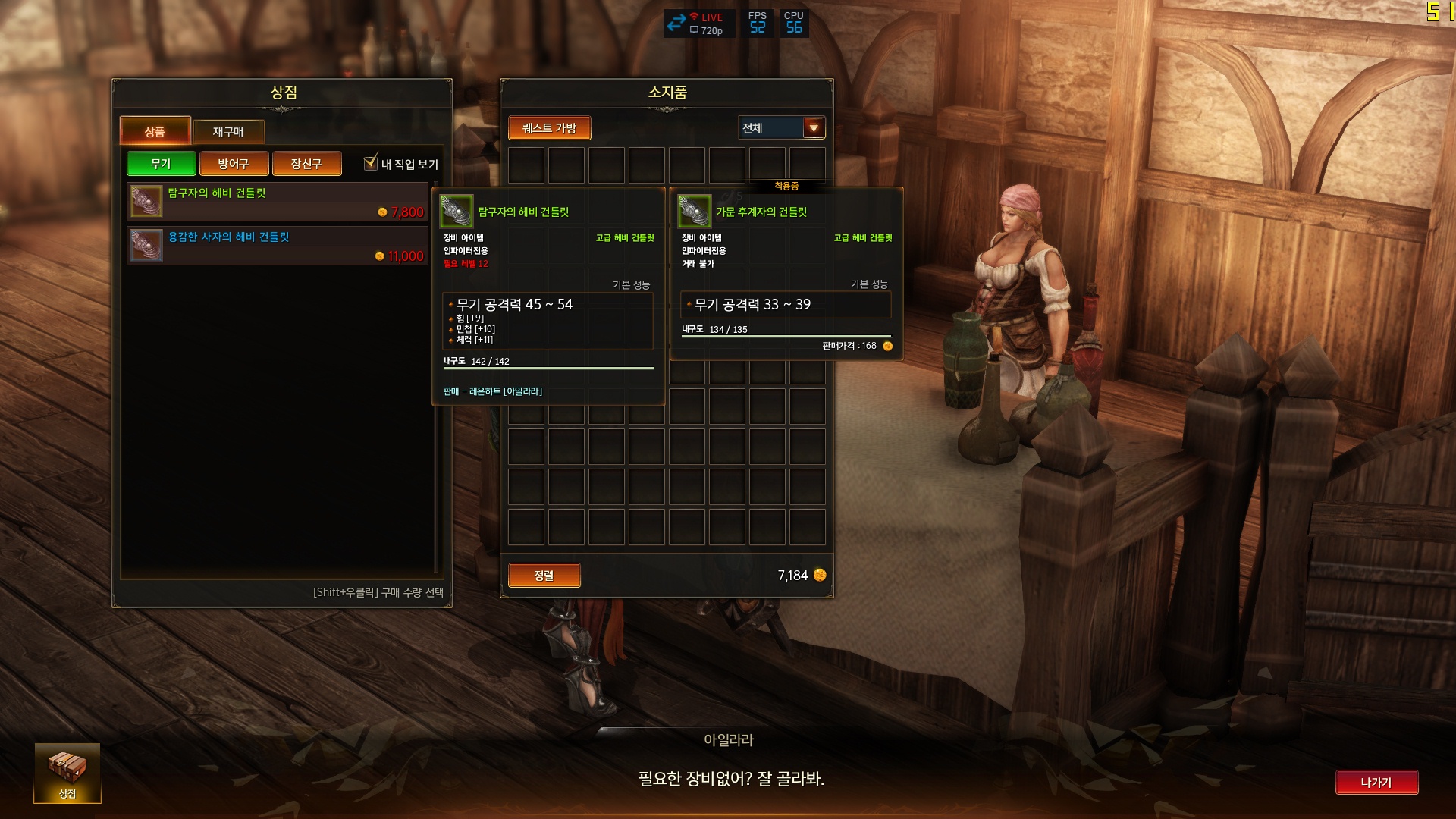Switch to the 상품 shop tab
The width and height of the screenshot is (1456, 819).
tap(155, 131)
